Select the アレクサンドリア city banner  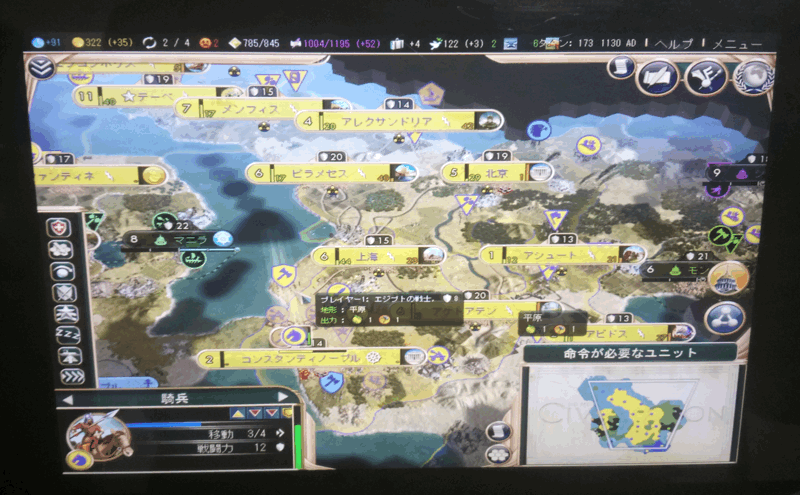(400, 121)
